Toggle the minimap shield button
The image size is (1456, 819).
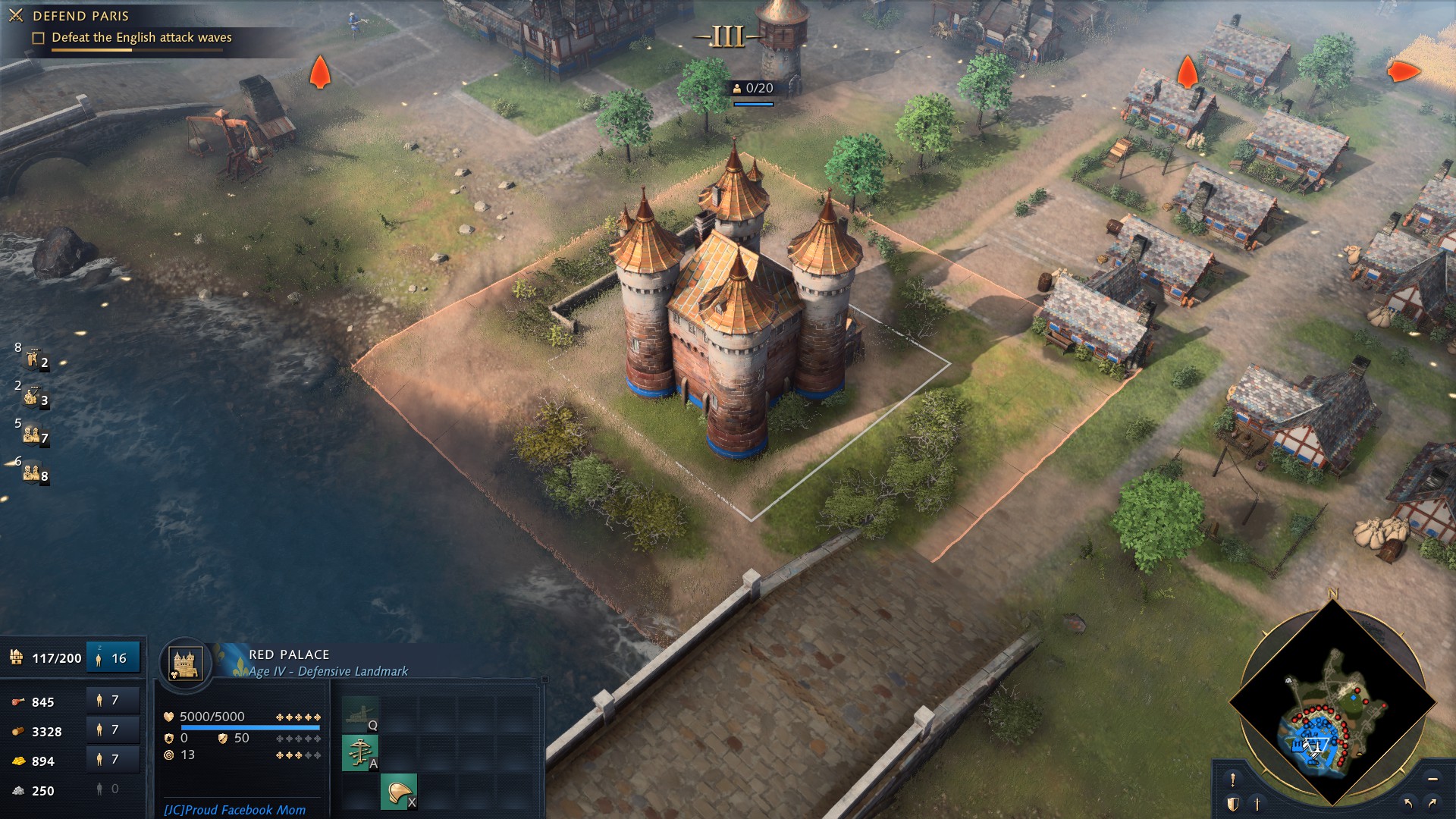click(1233, 804)
